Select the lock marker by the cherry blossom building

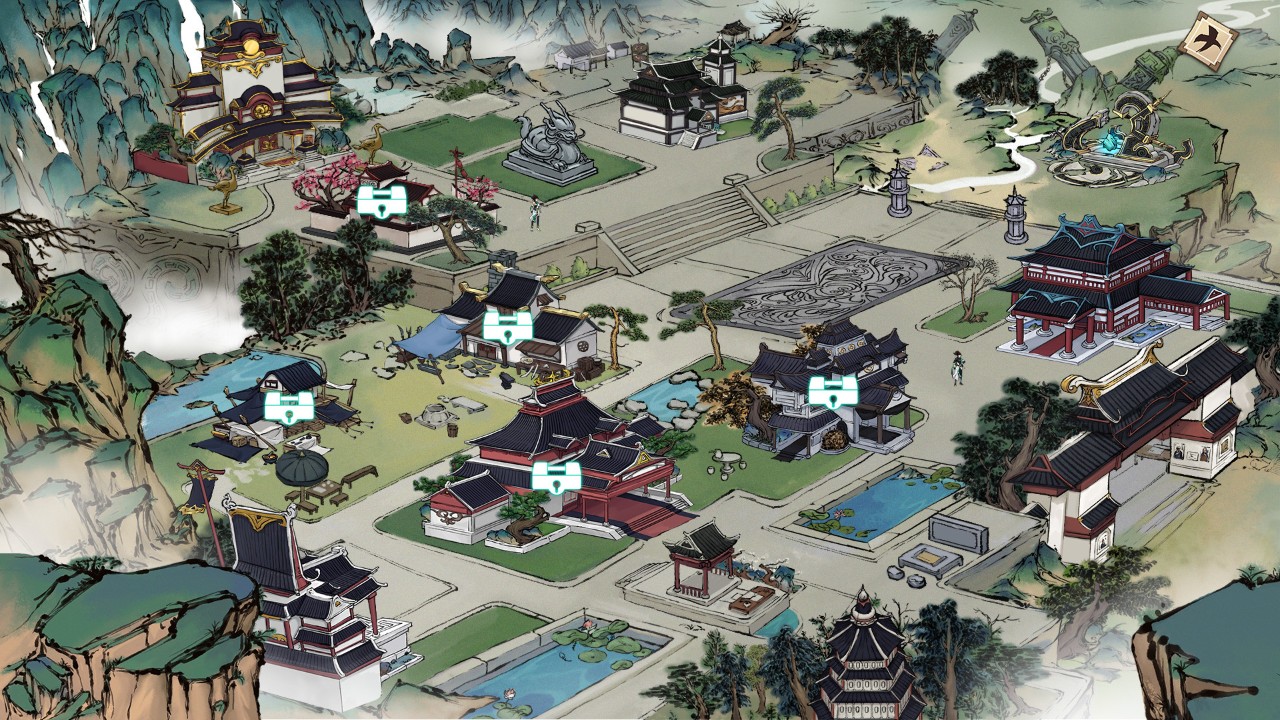tap(381, 200)
